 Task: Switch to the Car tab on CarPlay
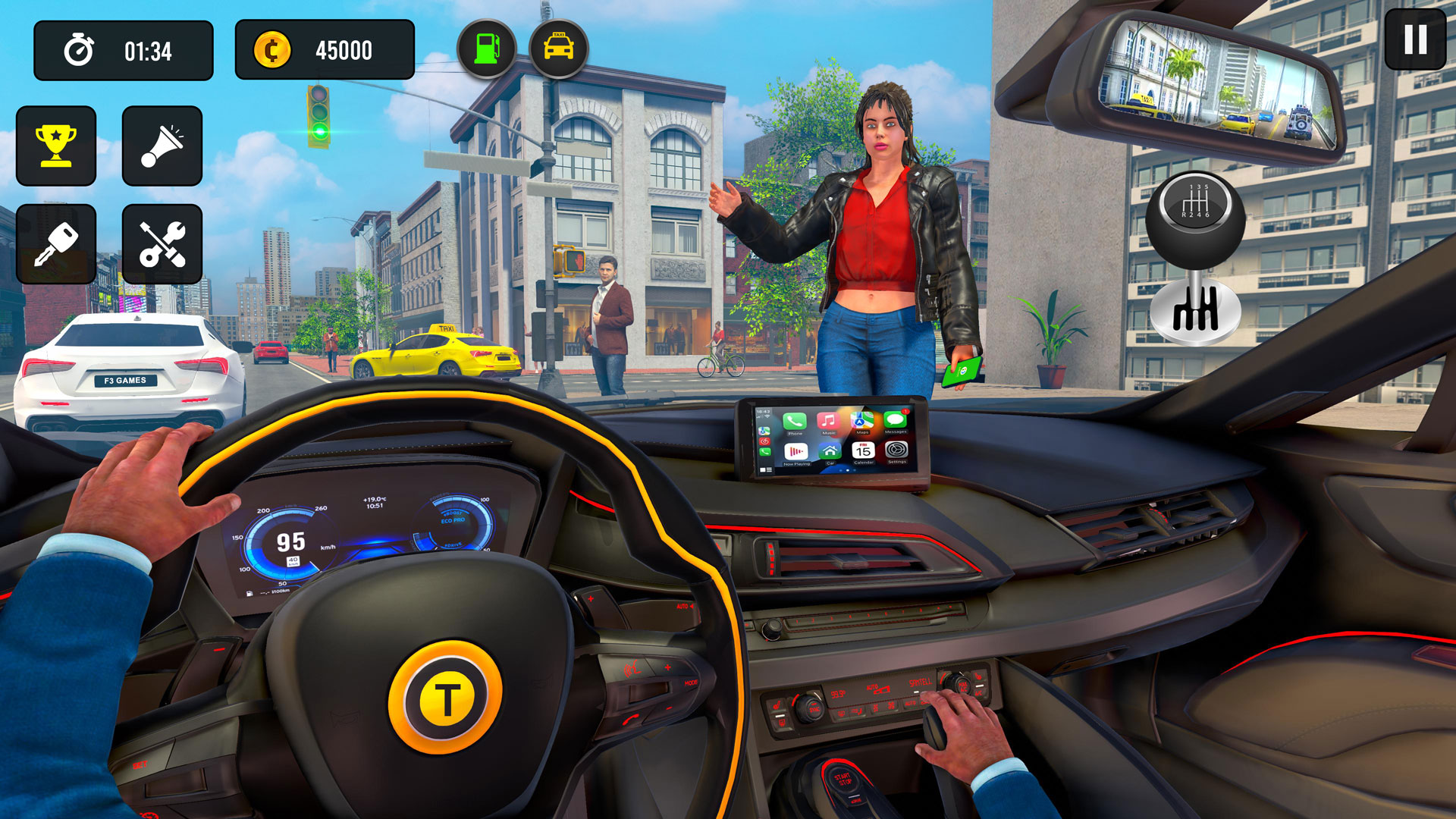pyautogui.click(x=830, y=452)
